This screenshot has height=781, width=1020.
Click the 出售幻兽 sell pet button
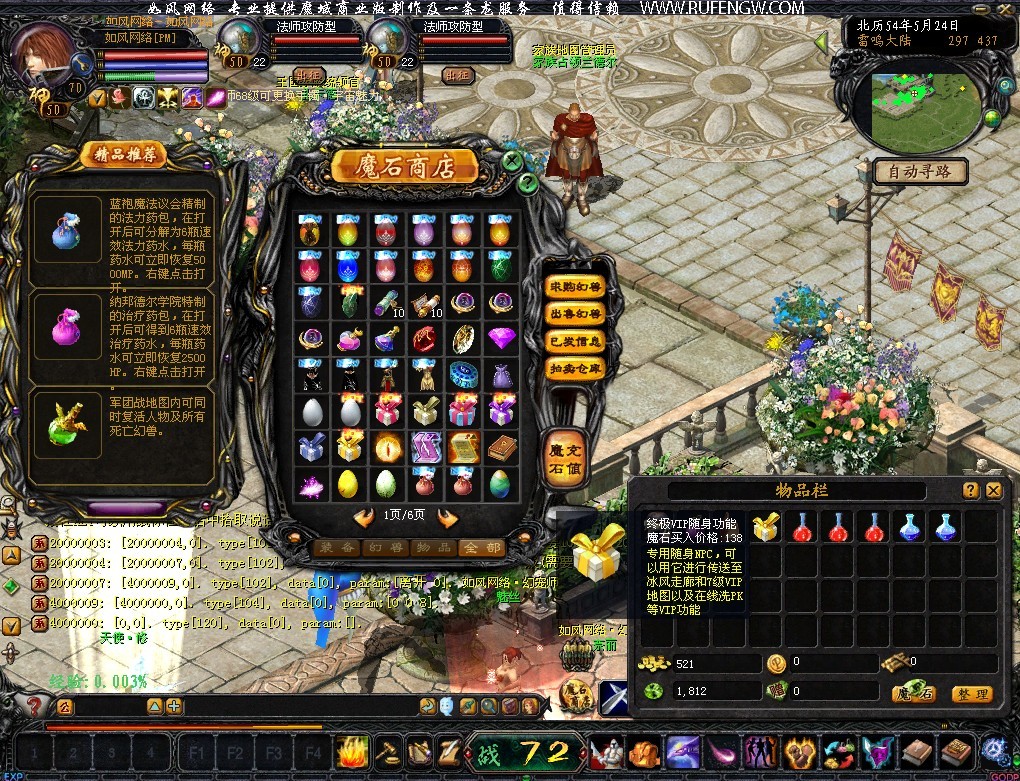pyautogui.click(x=575, y=314)
